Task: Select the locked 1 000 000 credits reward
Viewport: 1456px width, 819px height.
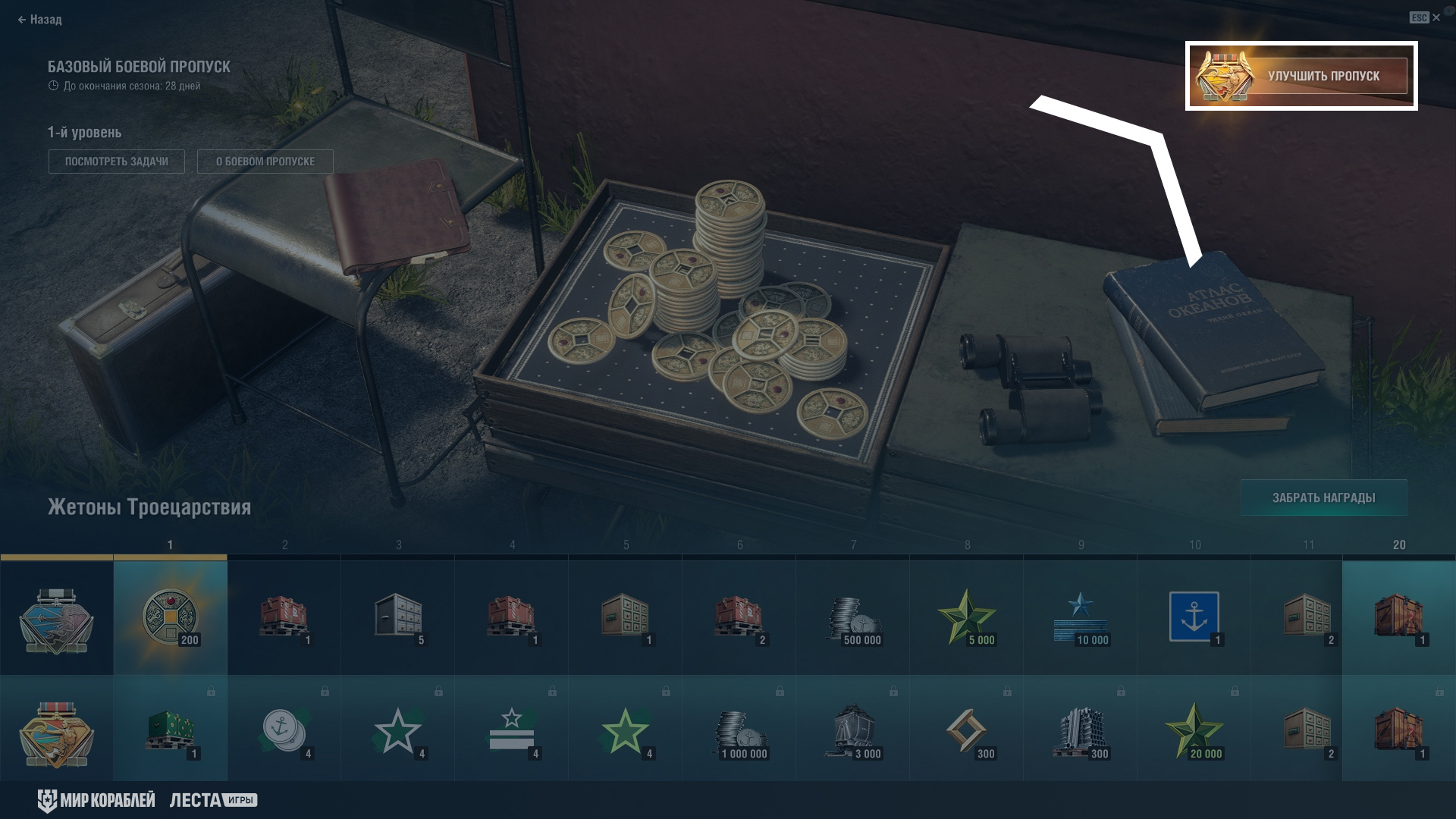Action: [739, 731]
